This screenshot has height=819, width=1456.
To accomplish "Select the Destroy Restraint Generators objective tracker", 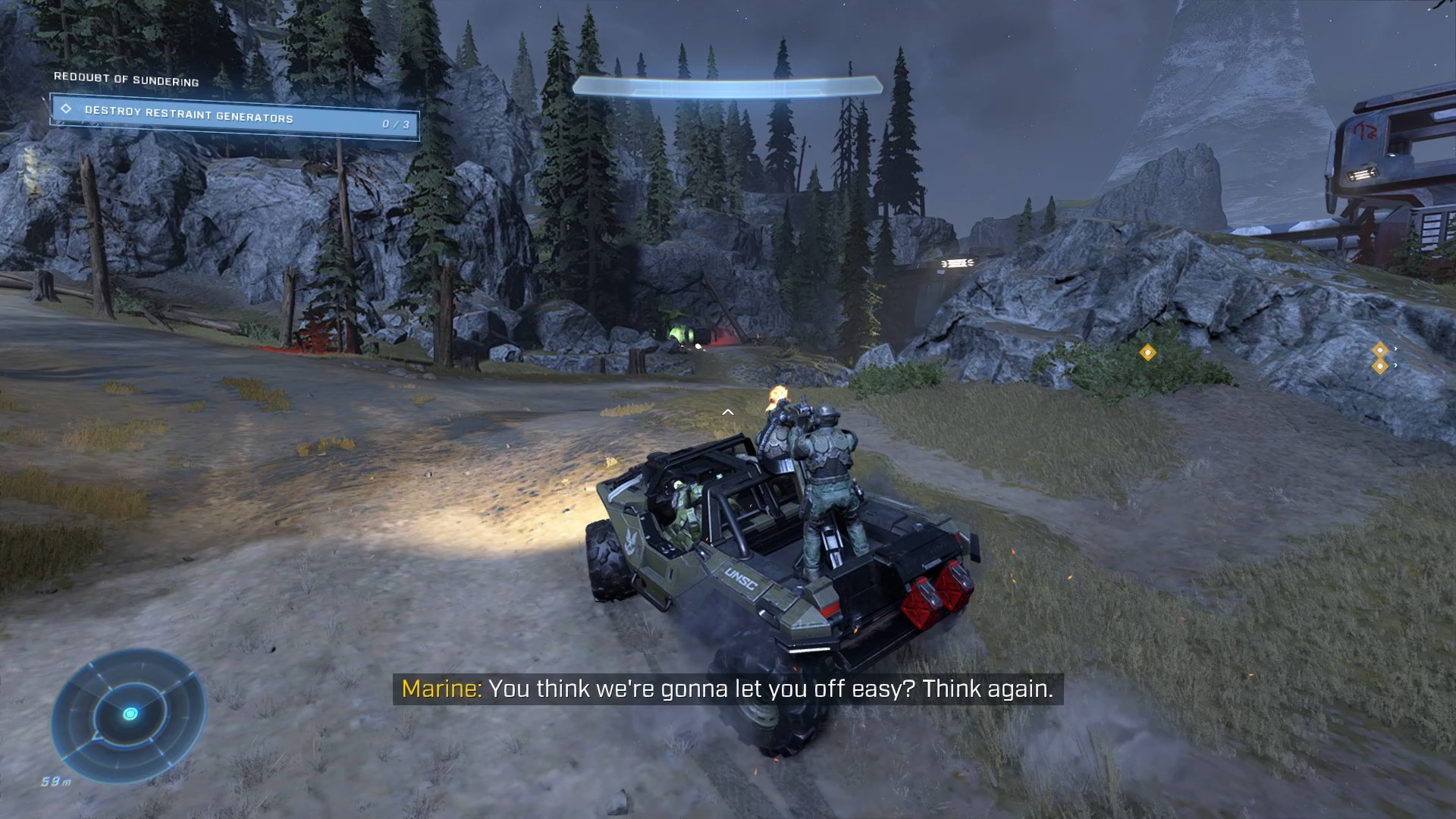I will pyautogui.click(x=234, y=117).
